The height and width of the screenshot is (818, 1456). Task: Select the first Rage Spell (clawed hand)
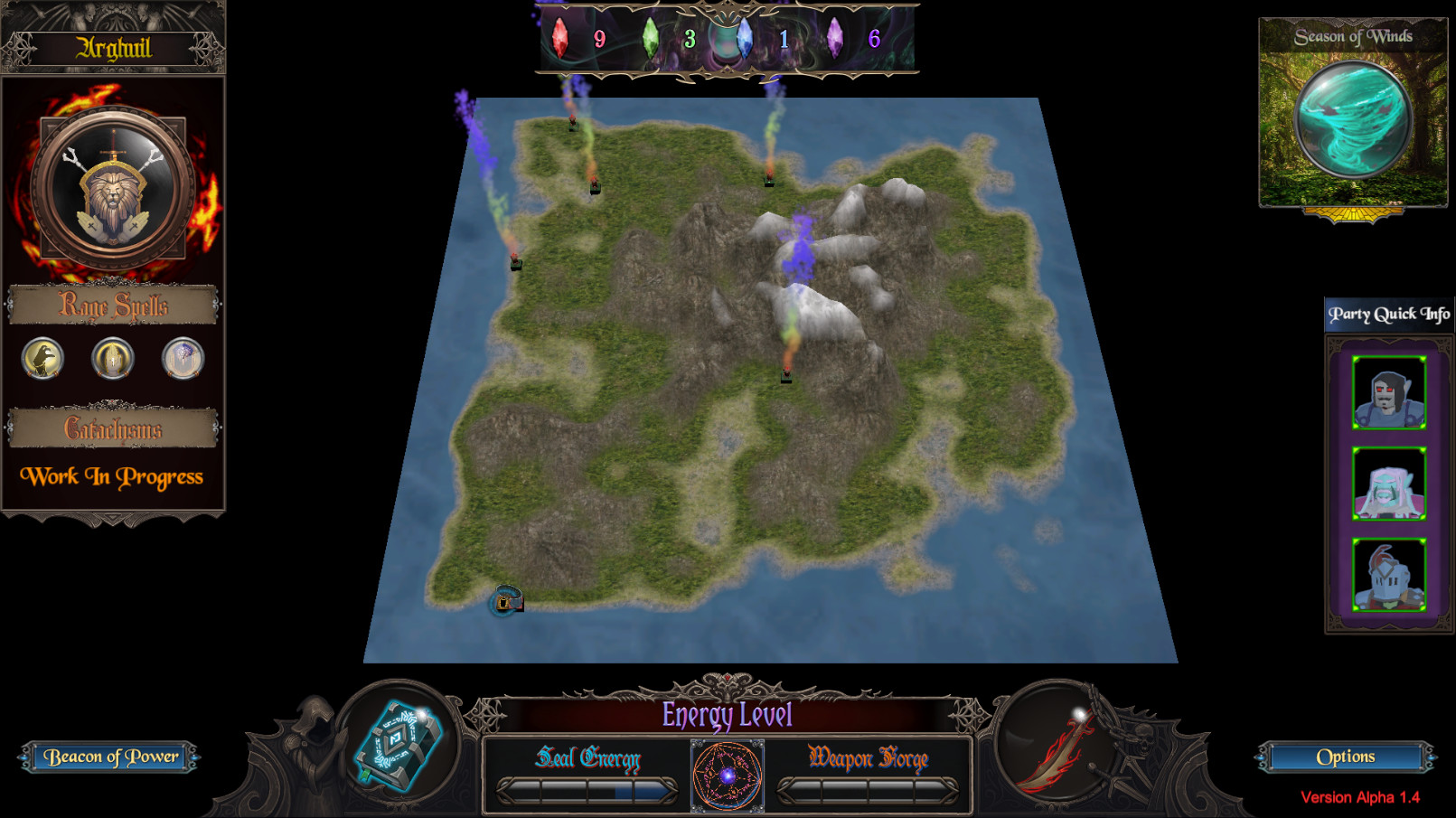[42, 357]
